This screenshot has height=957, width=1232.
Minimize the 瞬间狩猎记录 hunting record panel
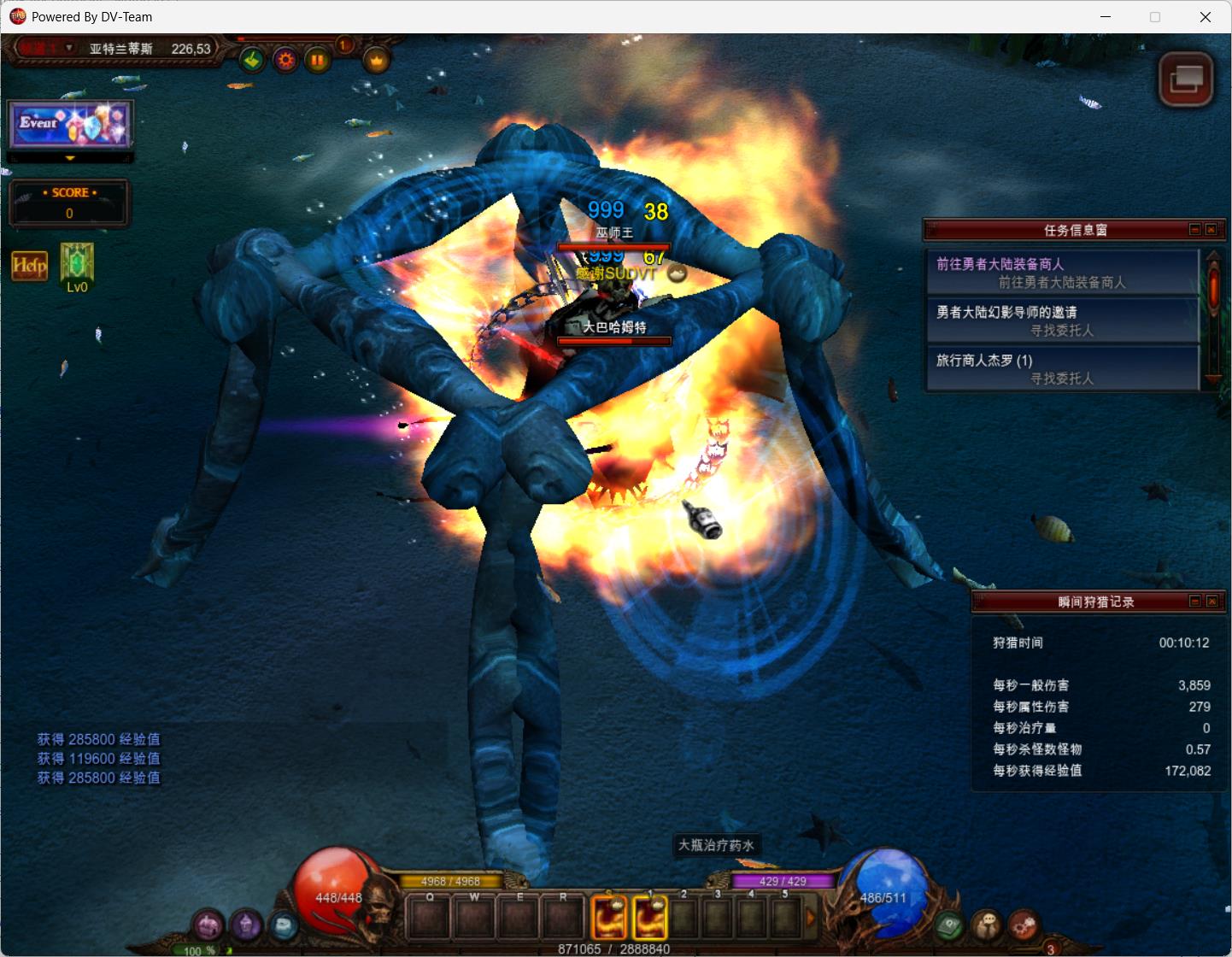pyautogui.click(x=1195, y=602)
